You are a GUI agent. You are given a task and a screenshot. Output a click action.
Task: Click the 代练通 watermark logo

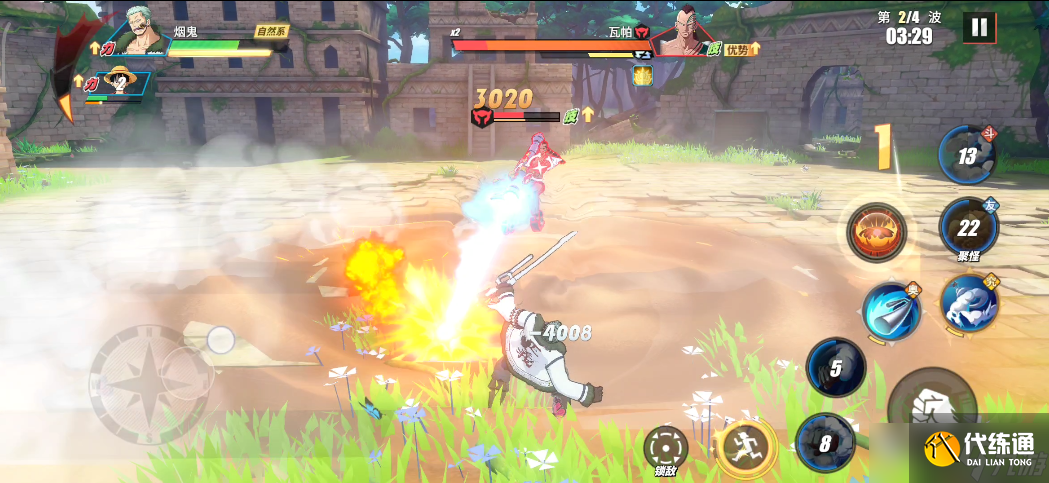click(978, 449)
